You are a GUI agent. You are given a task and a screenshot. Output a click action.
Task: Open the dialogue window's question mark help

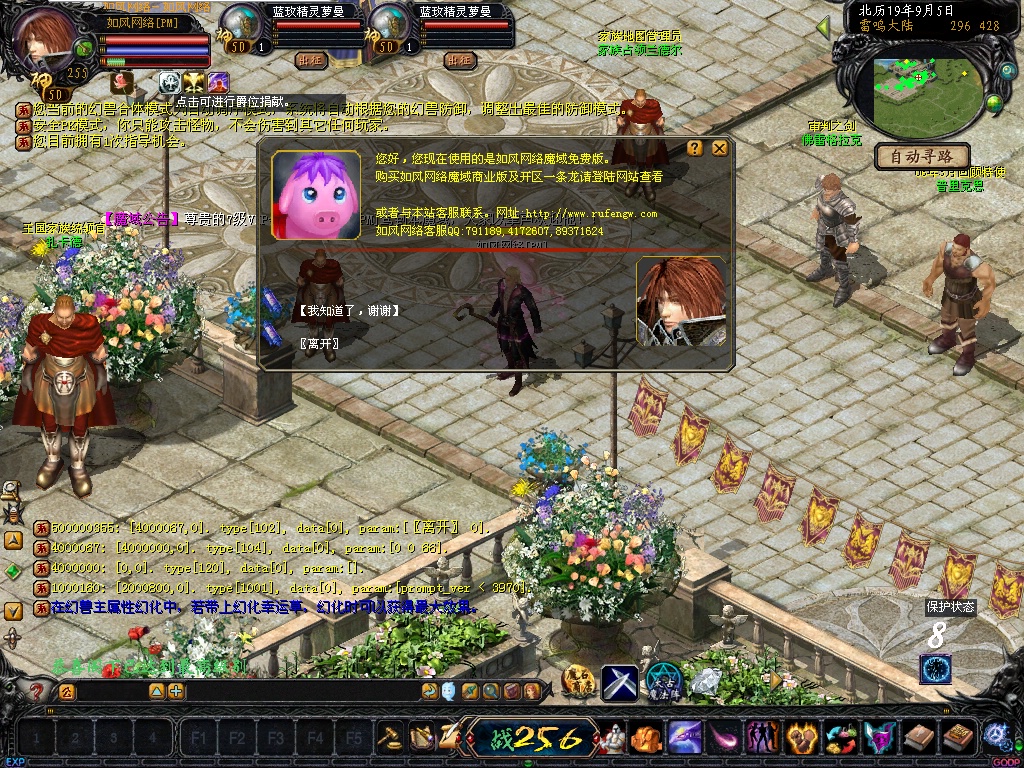tap(695, 148)
